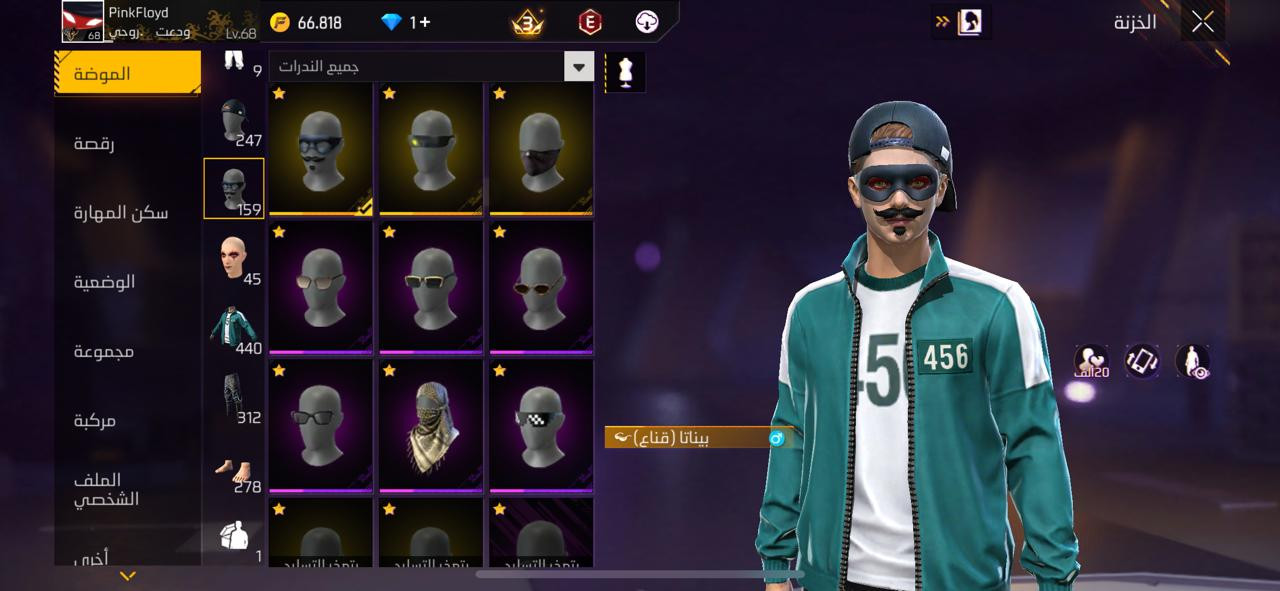1280x591 pixels.
Task: Select the black face mask item
Action: pos(541,148)
